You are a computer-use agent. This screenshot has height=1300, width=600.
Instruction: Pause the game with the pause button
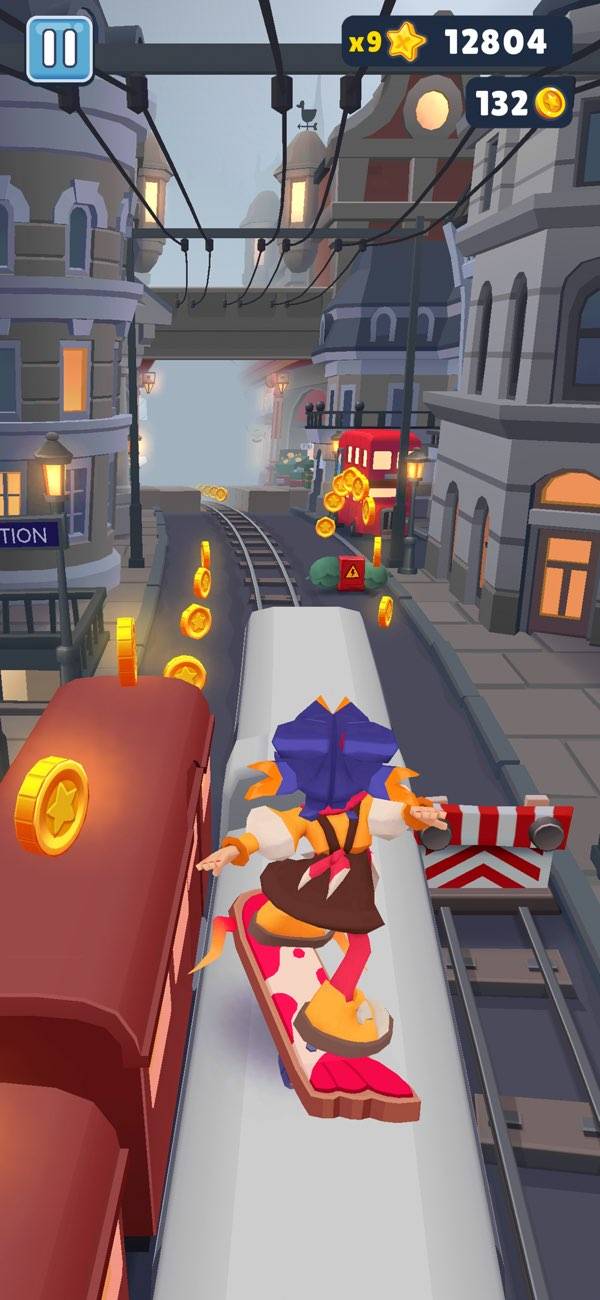tap(59, 48)
